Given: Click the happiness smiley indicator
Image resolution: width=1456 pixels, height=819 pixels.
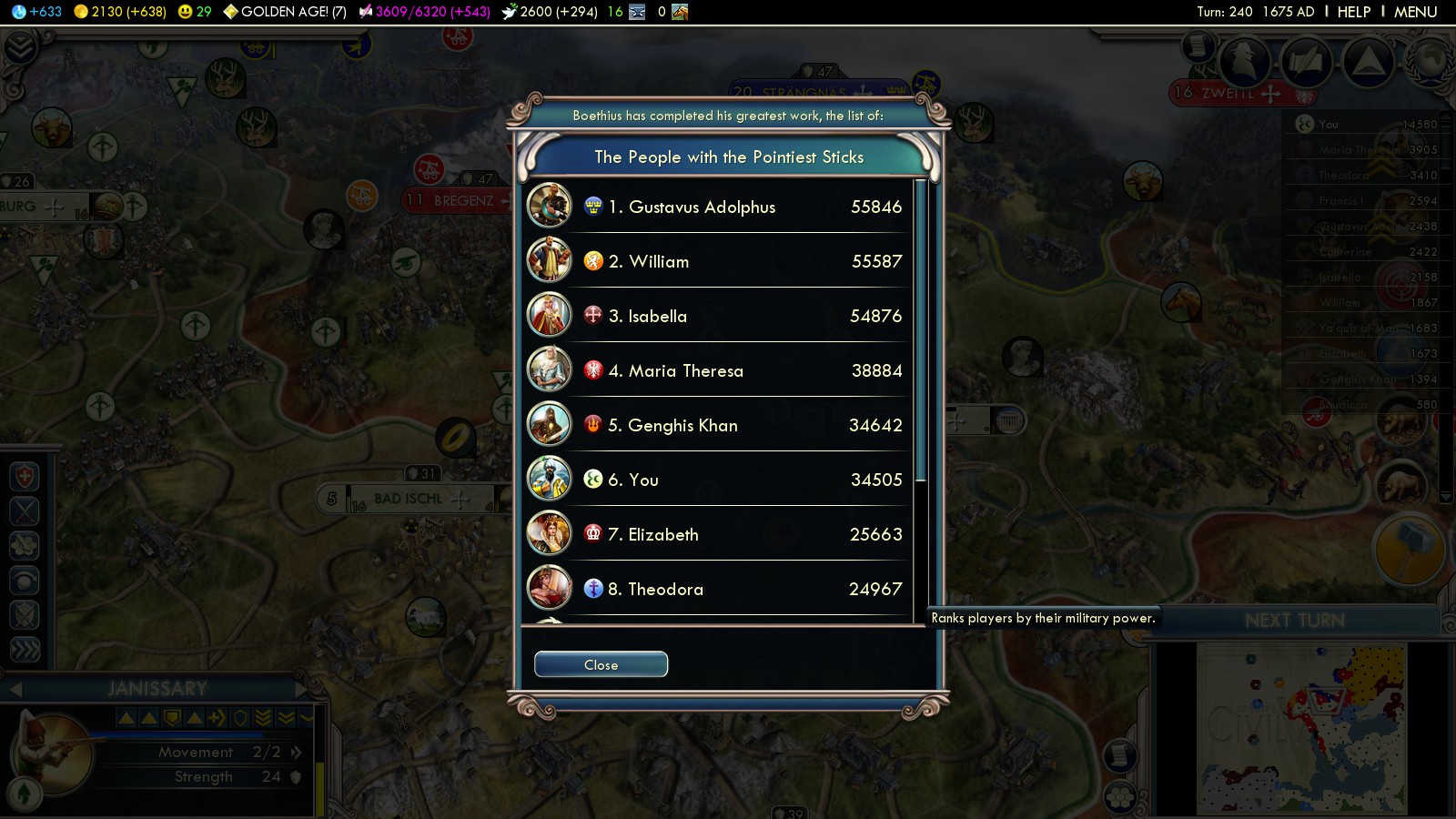Looking at the screenshot, I should tap(195, 12).
